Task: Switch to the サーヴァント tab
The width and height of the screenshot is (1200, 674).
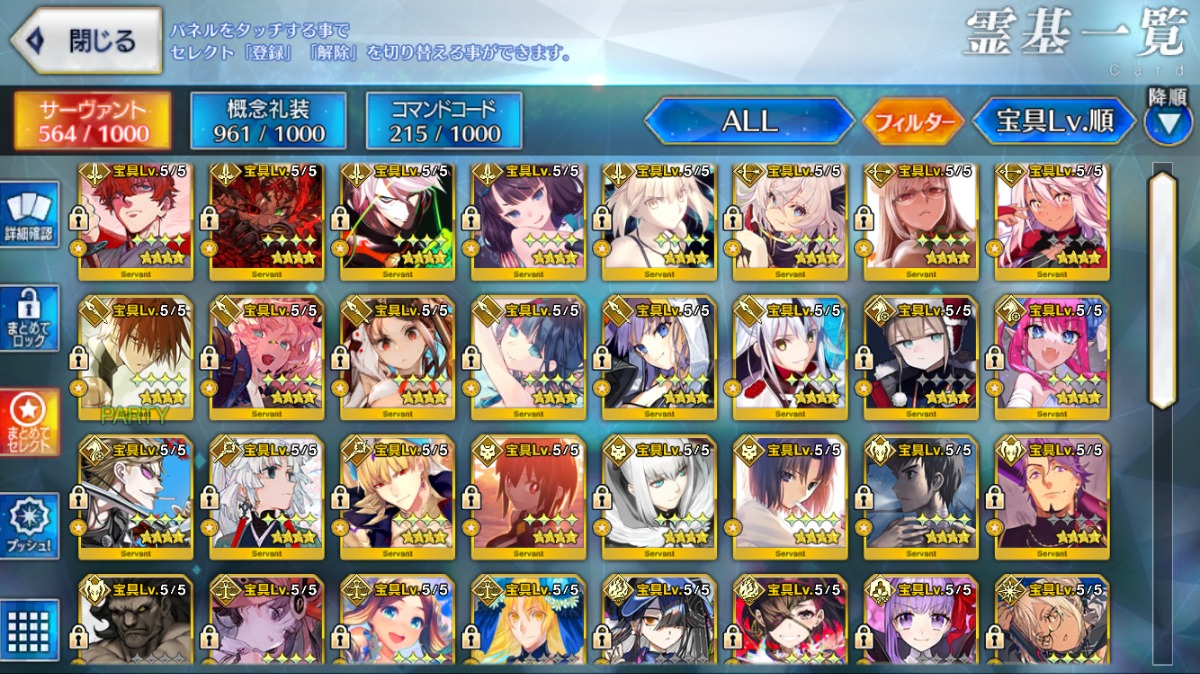Action: pyautogui.click(x=93, y=121)
